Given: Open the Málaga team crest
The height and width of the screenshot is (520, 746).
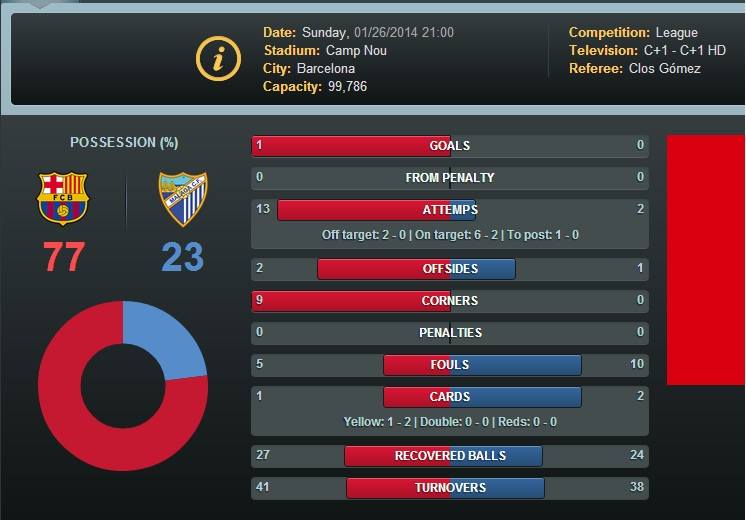Looking at the screenshot, I should click(183, 198).
